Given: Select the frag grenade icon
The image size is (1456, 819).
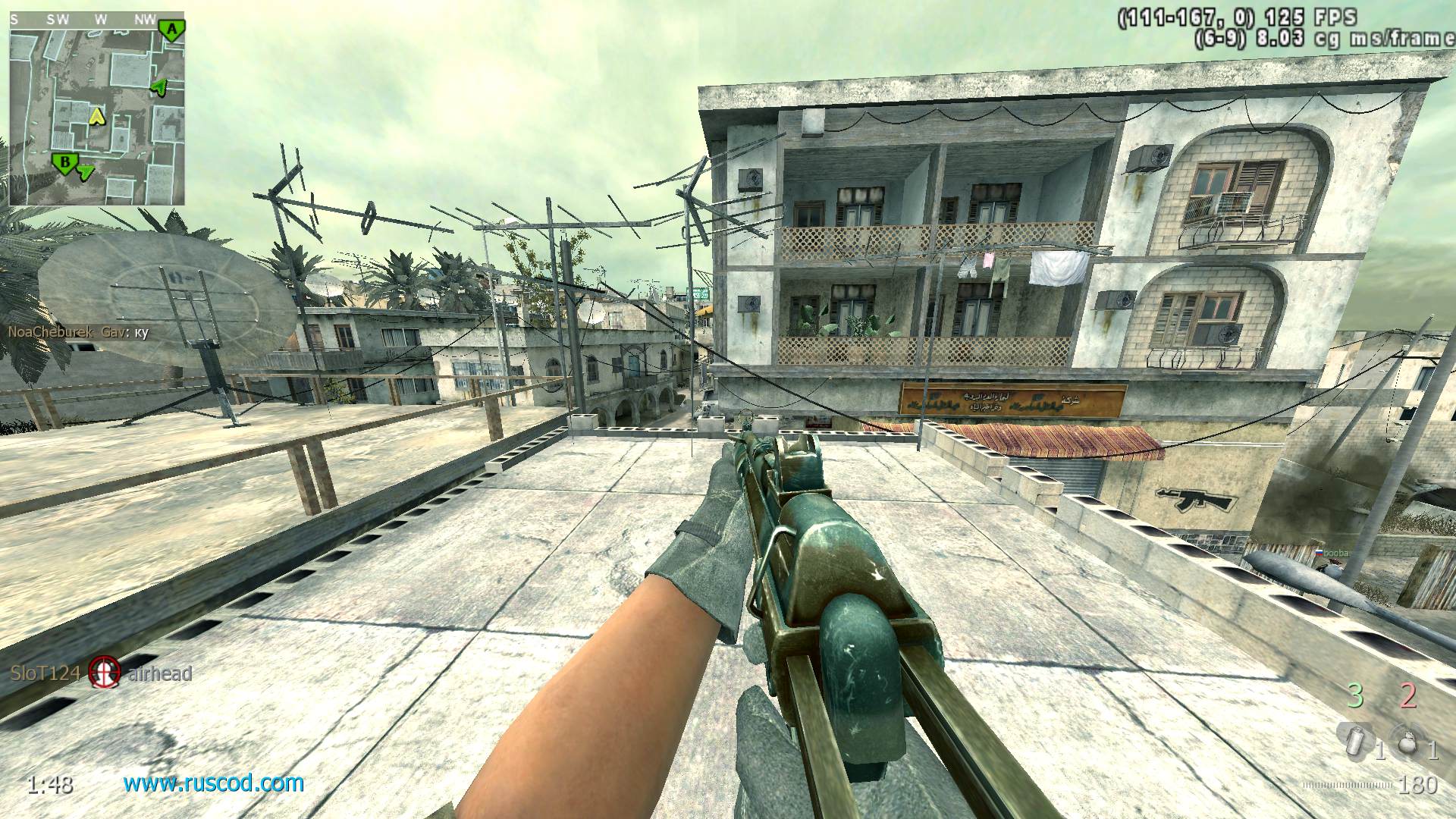Looking at the screenshot, I should pos(1408,739).
